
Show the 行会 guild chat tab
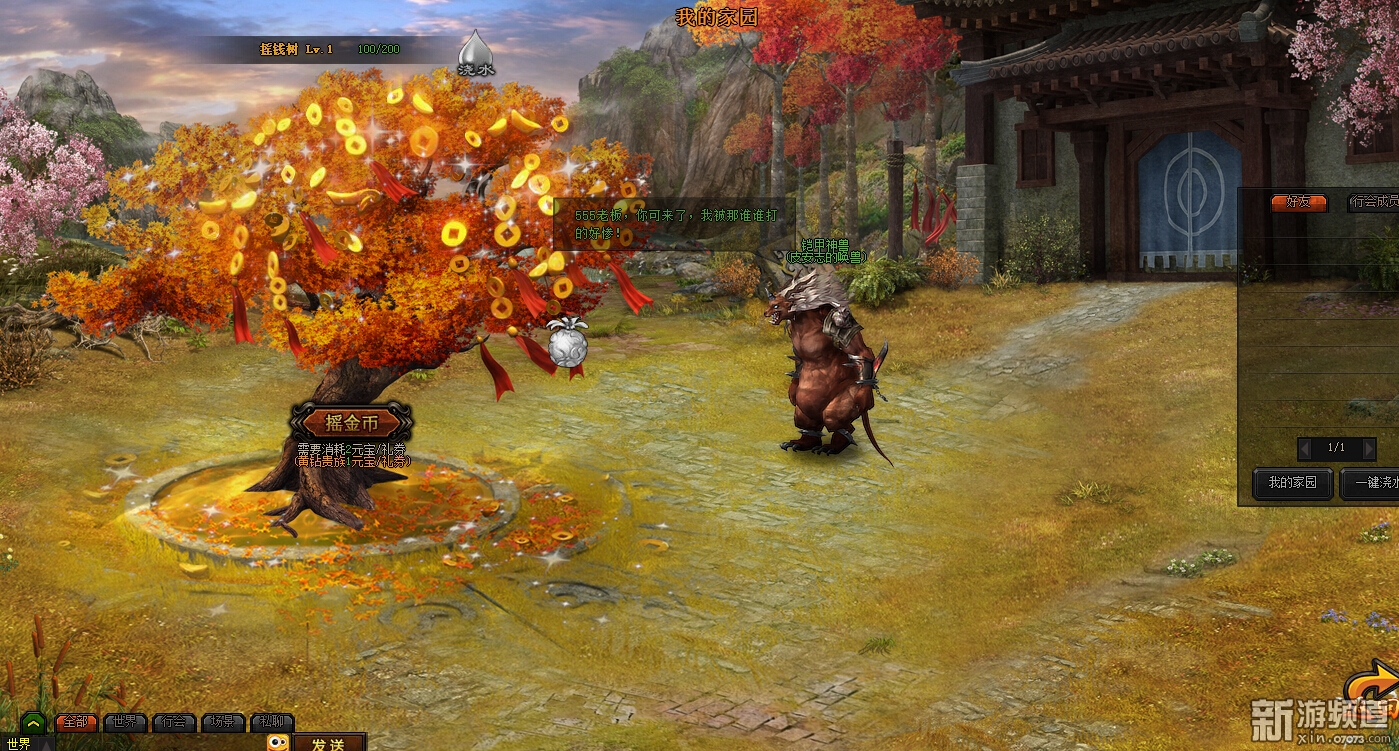pyautogui.click(x=174, y=722)
